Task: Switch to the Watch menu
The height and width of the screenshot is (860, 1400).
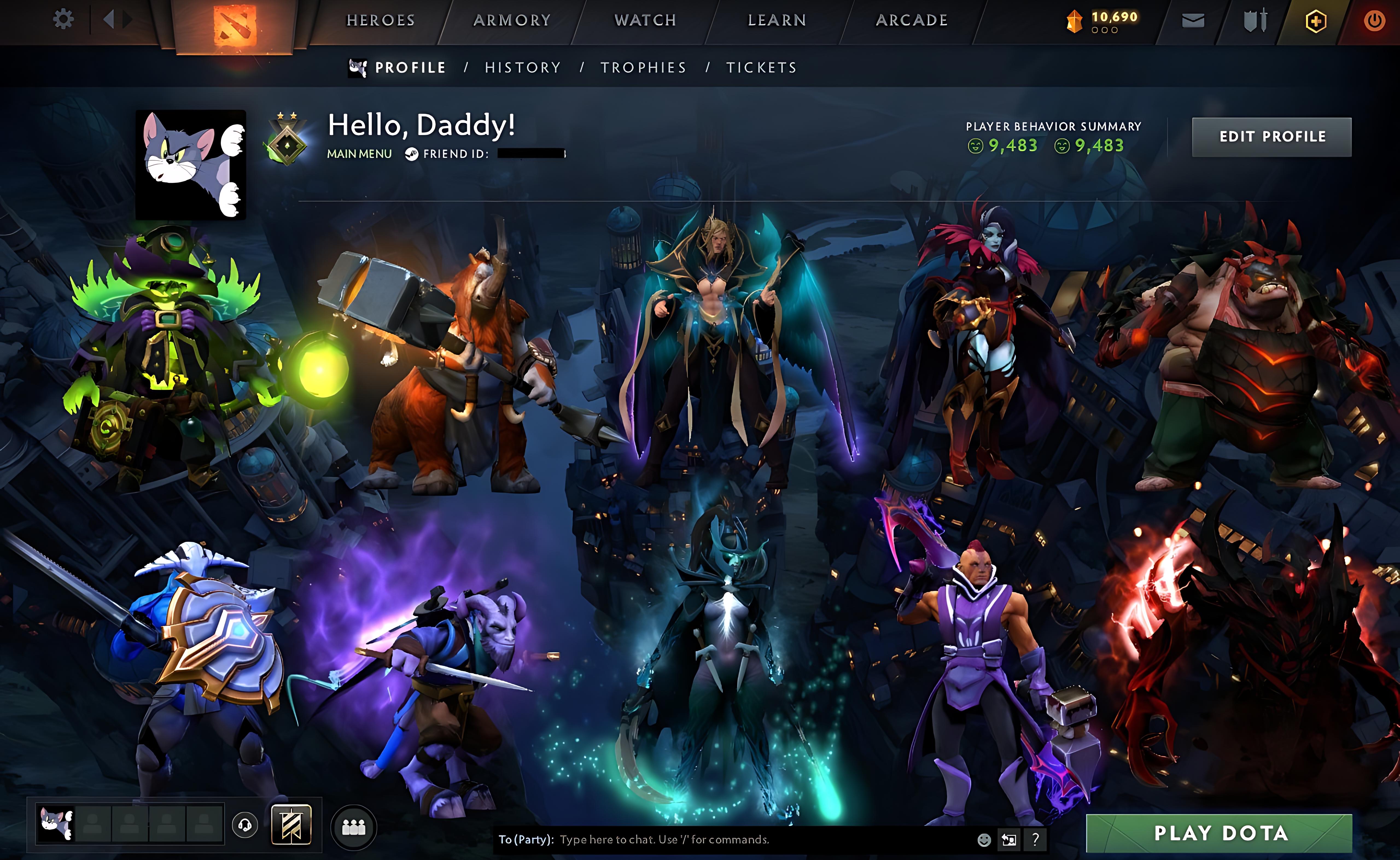Action: tap(645, 21)
